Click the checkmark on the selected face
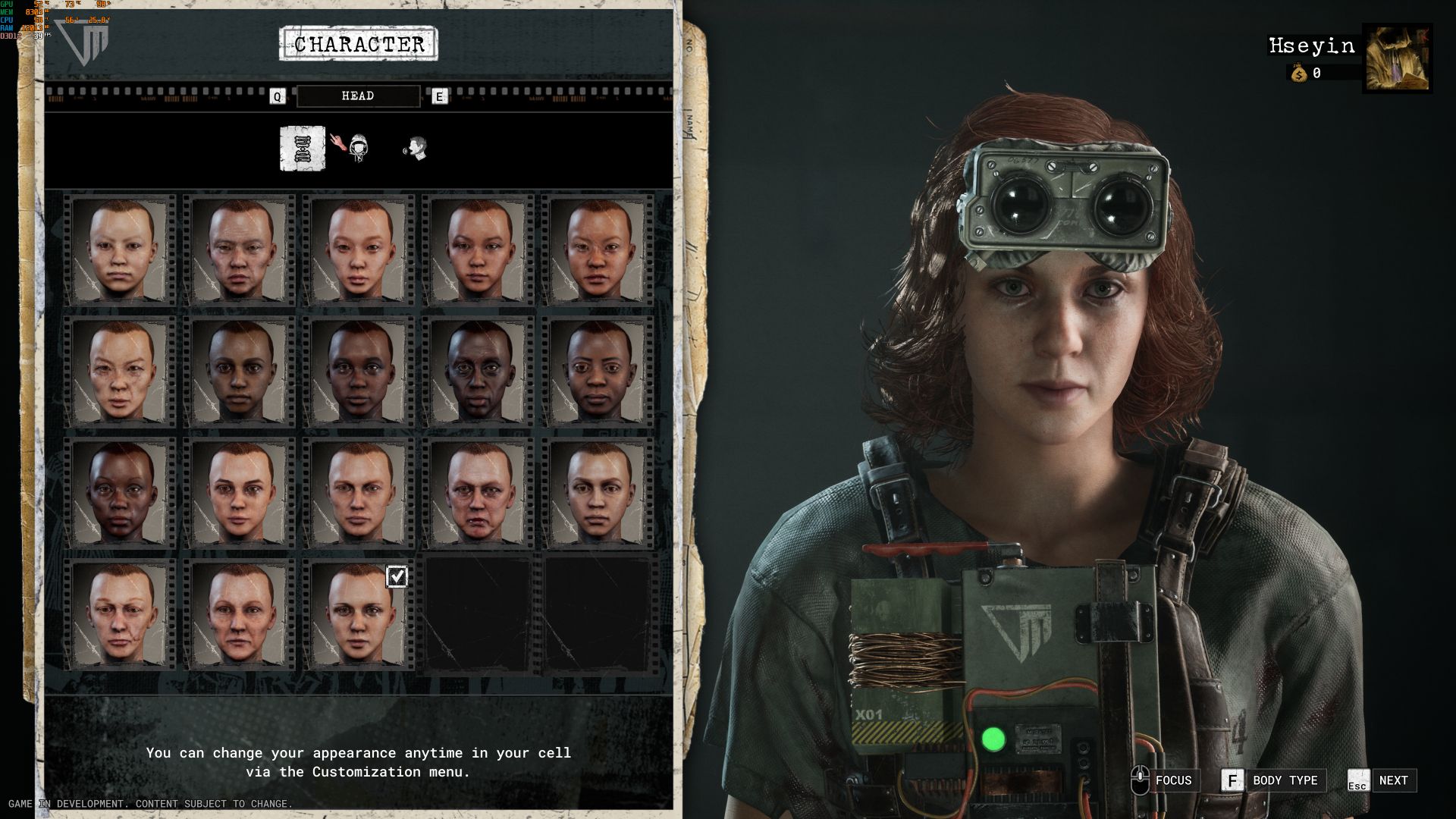This screenshot has height=819, width=1456. pos(397,576)
